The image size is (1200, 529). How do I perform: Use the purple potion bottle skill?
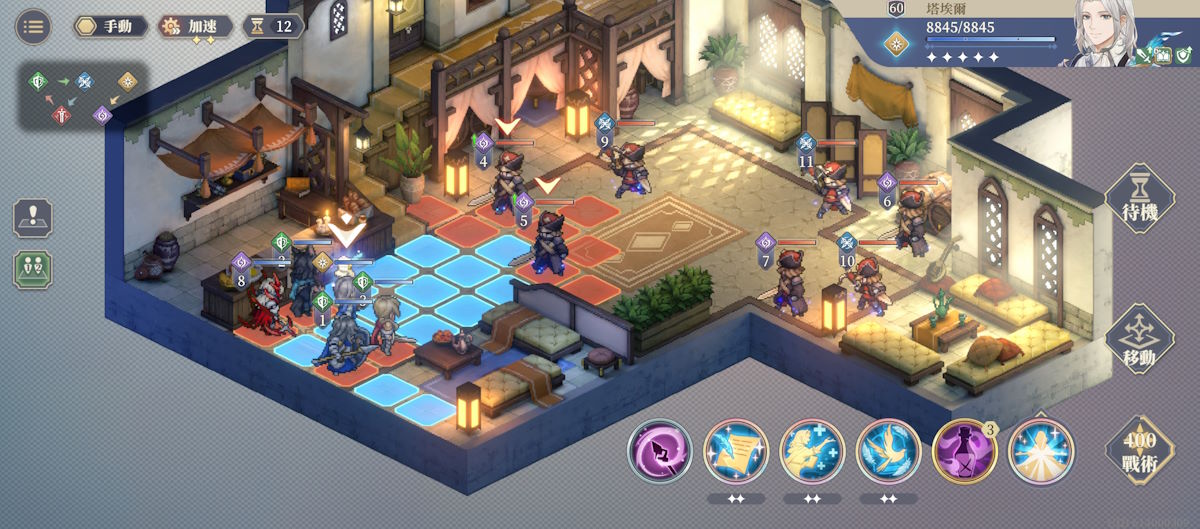click(964, 451)
